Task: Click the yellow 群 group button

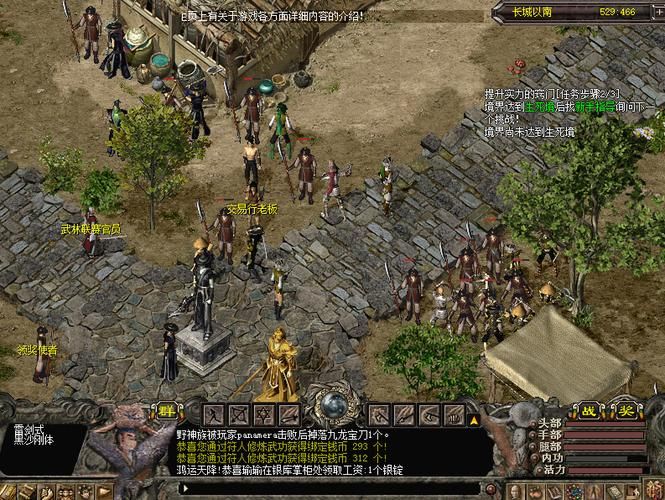Action: (165, 411)
